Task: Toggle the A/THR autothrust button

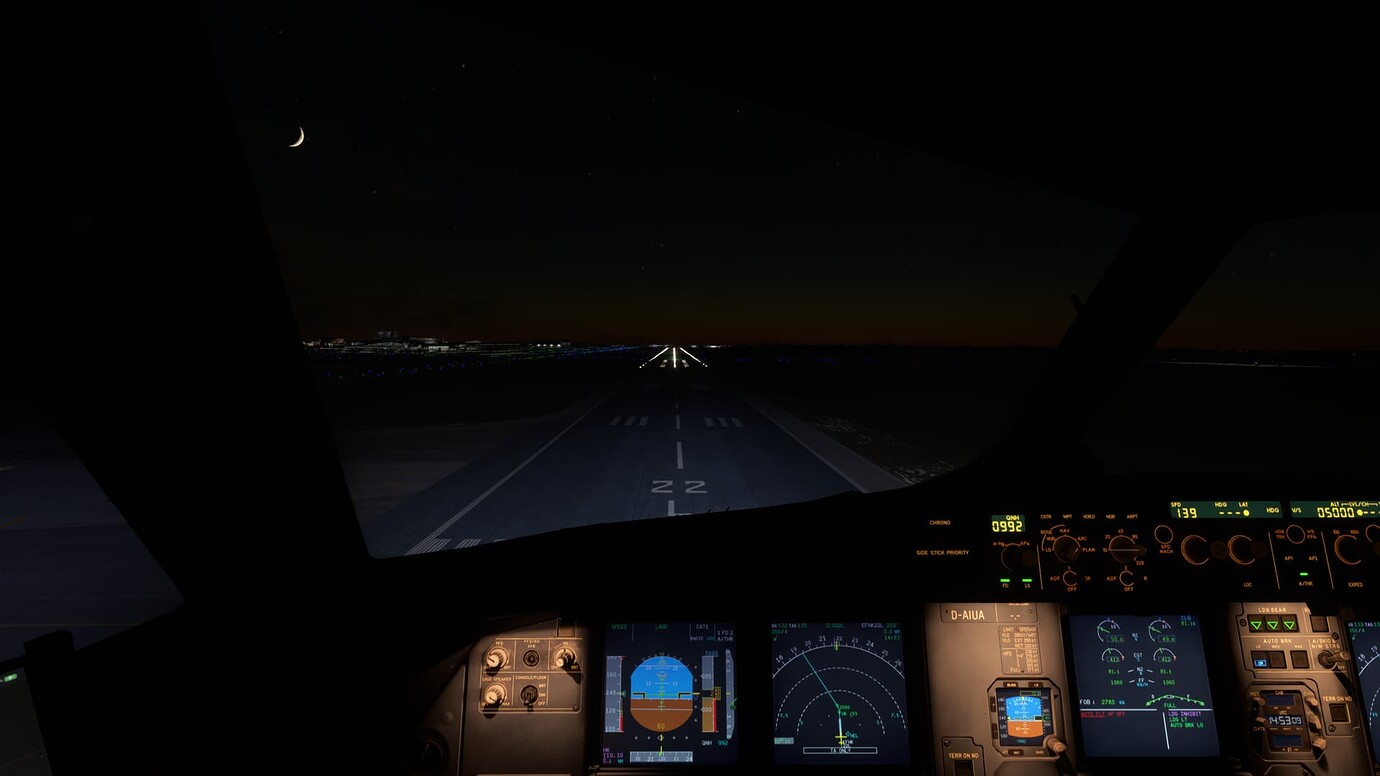Action: (1305, 576)
